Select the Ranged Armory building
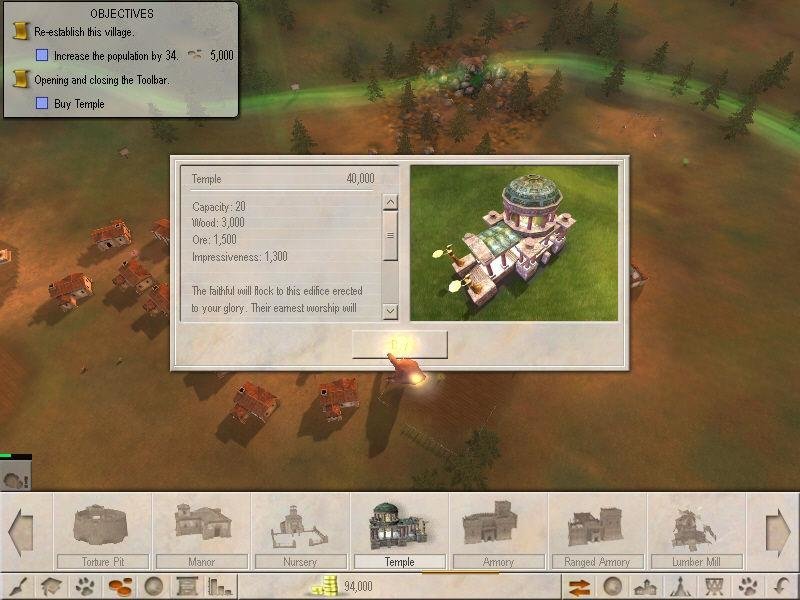 [597, 531]
